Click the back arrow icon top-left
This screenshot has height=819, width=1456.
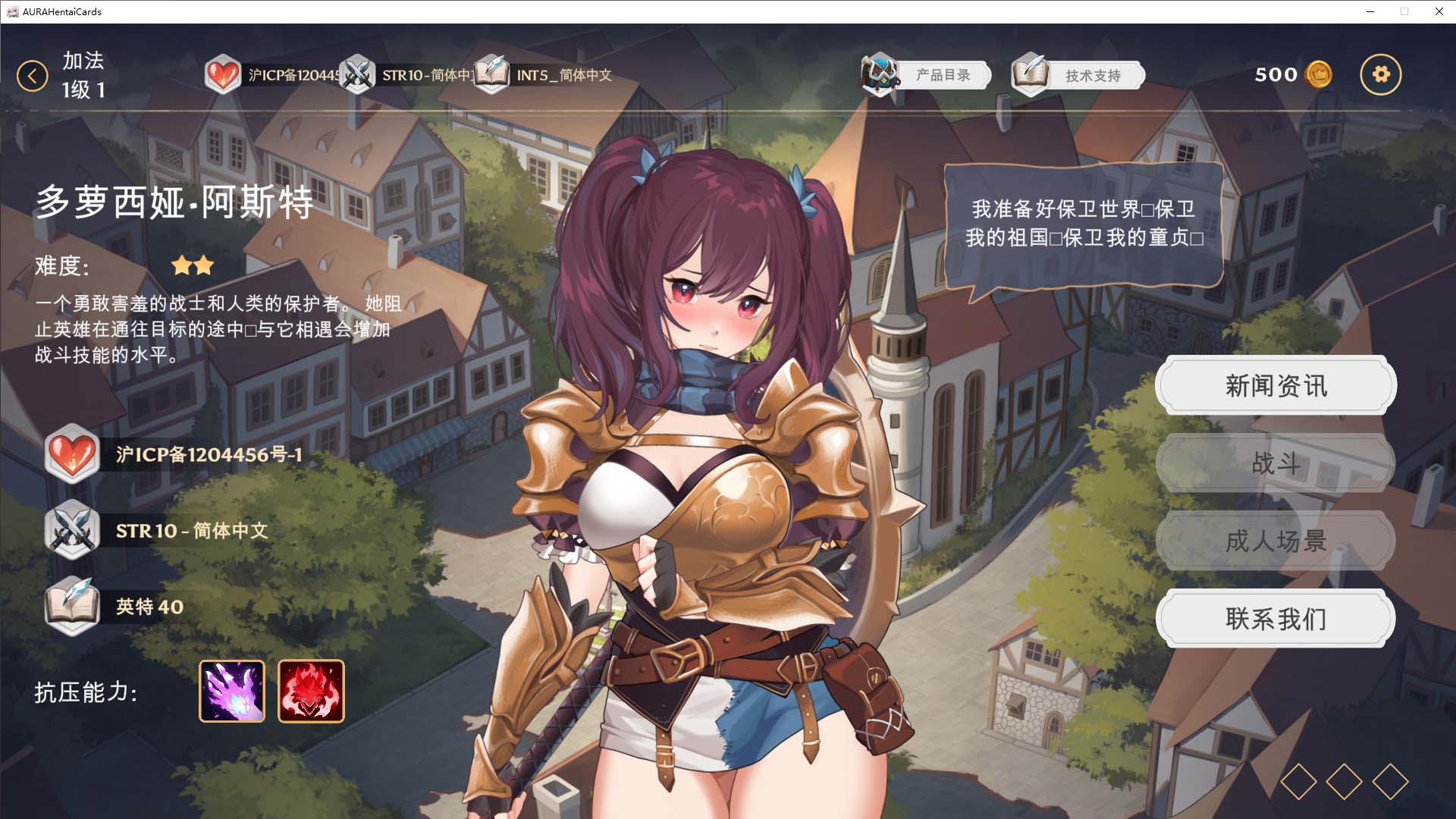pyautogui.click(x=32, y=75)
